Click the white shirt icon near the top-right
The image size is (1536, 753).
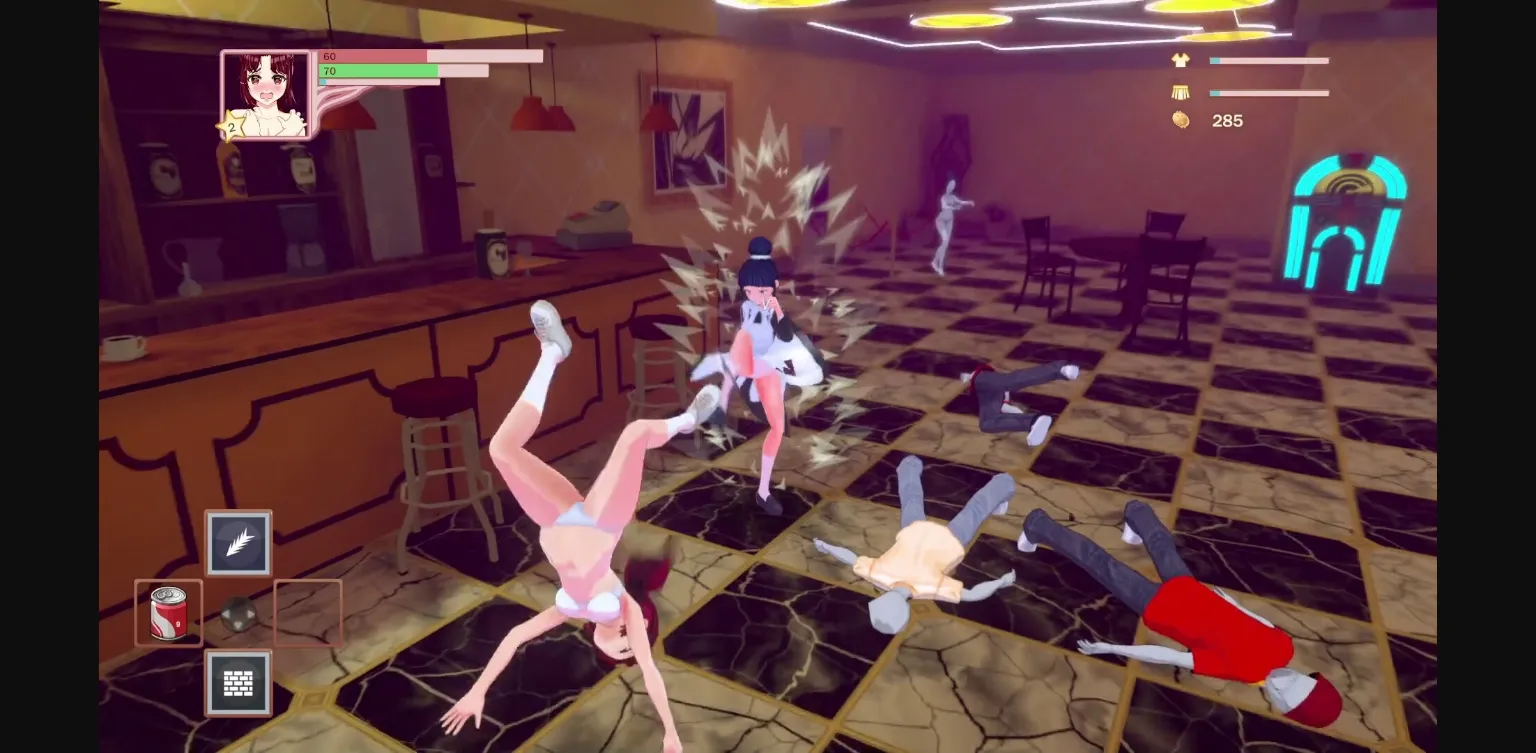pyautogui.click(x=1180, y=60)
